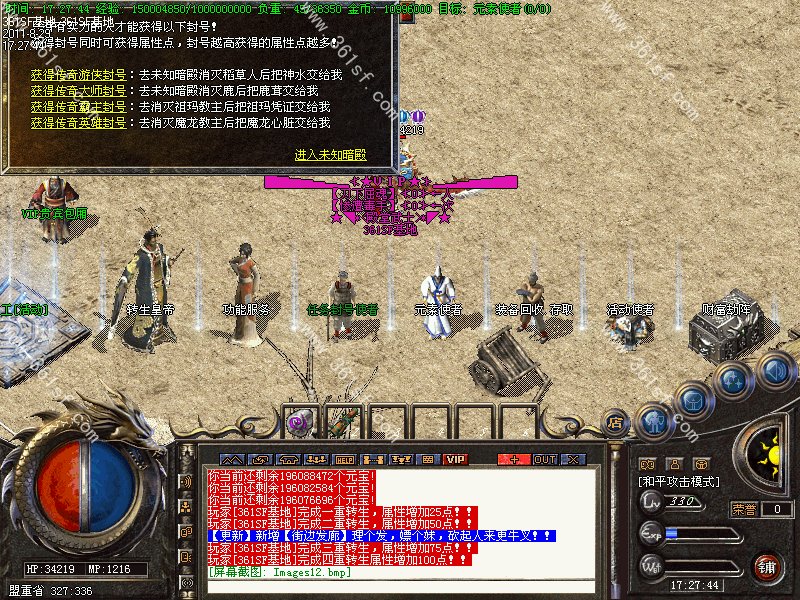
Task: Close the chat panel with the X button
Action: point(572,459)
